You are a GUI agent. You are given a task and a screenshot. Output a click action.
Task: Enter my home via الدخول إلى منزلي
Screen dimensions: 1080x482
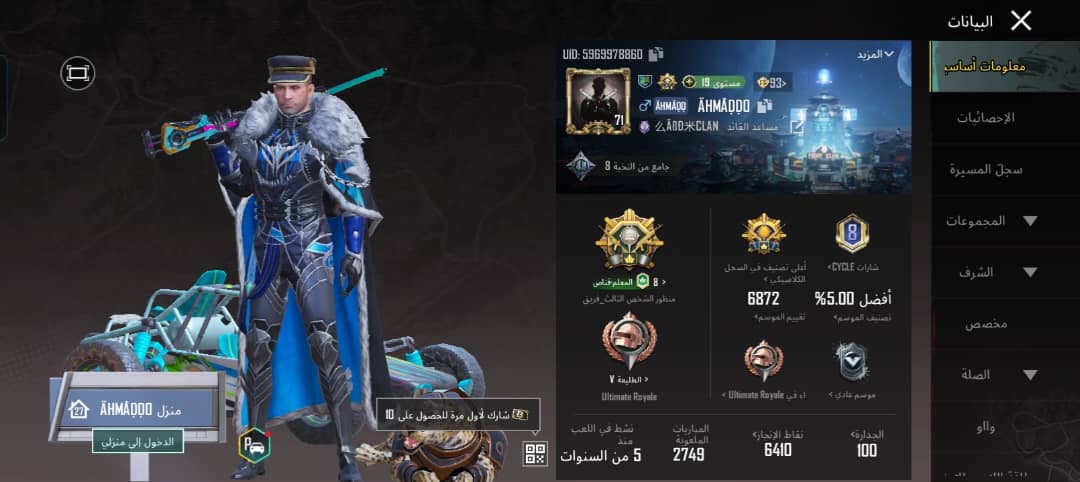click(x=138, y=441)
